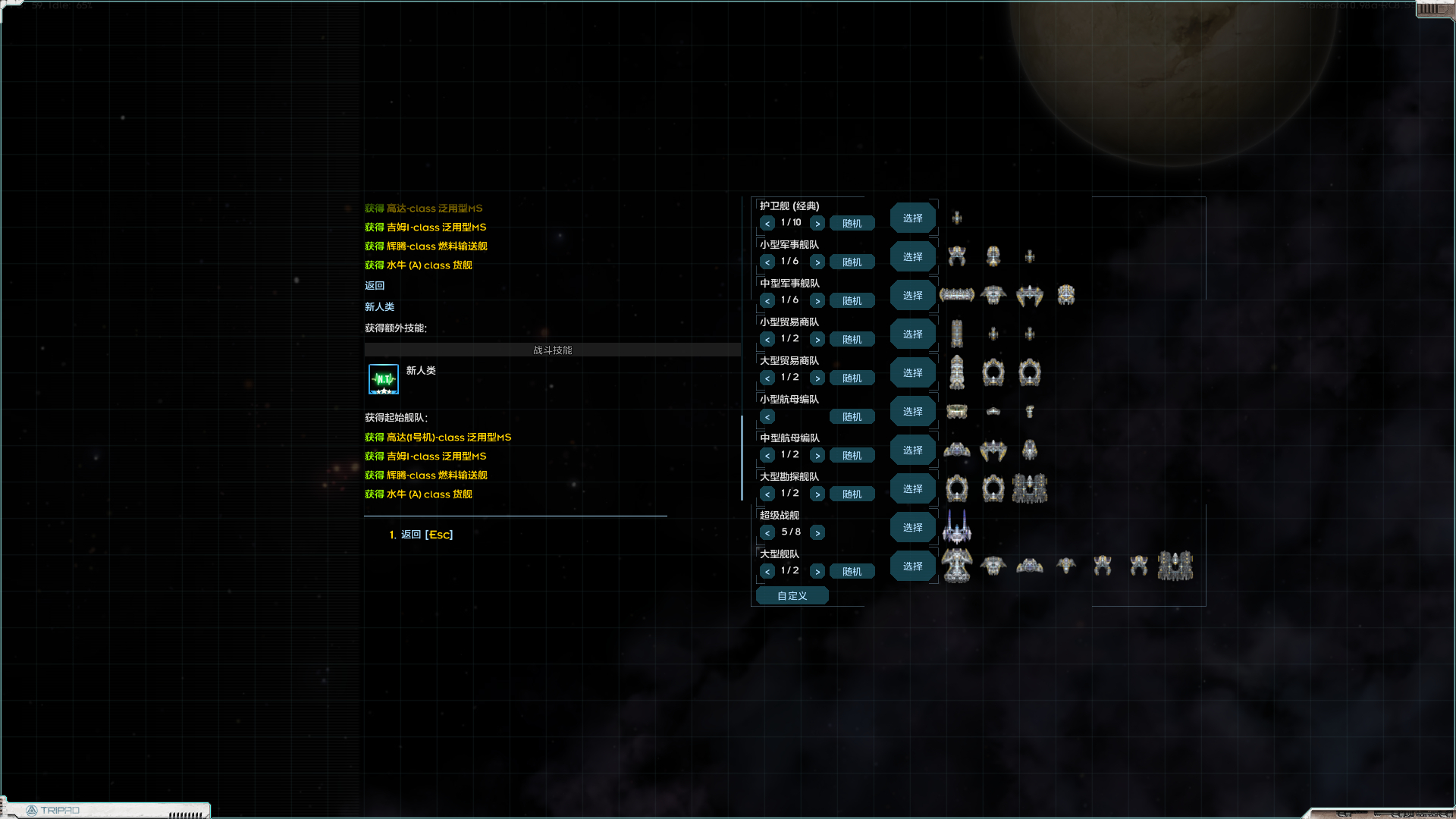
Task: Click the 超级战舰 ship sprite preview
Action: [957, 529]
